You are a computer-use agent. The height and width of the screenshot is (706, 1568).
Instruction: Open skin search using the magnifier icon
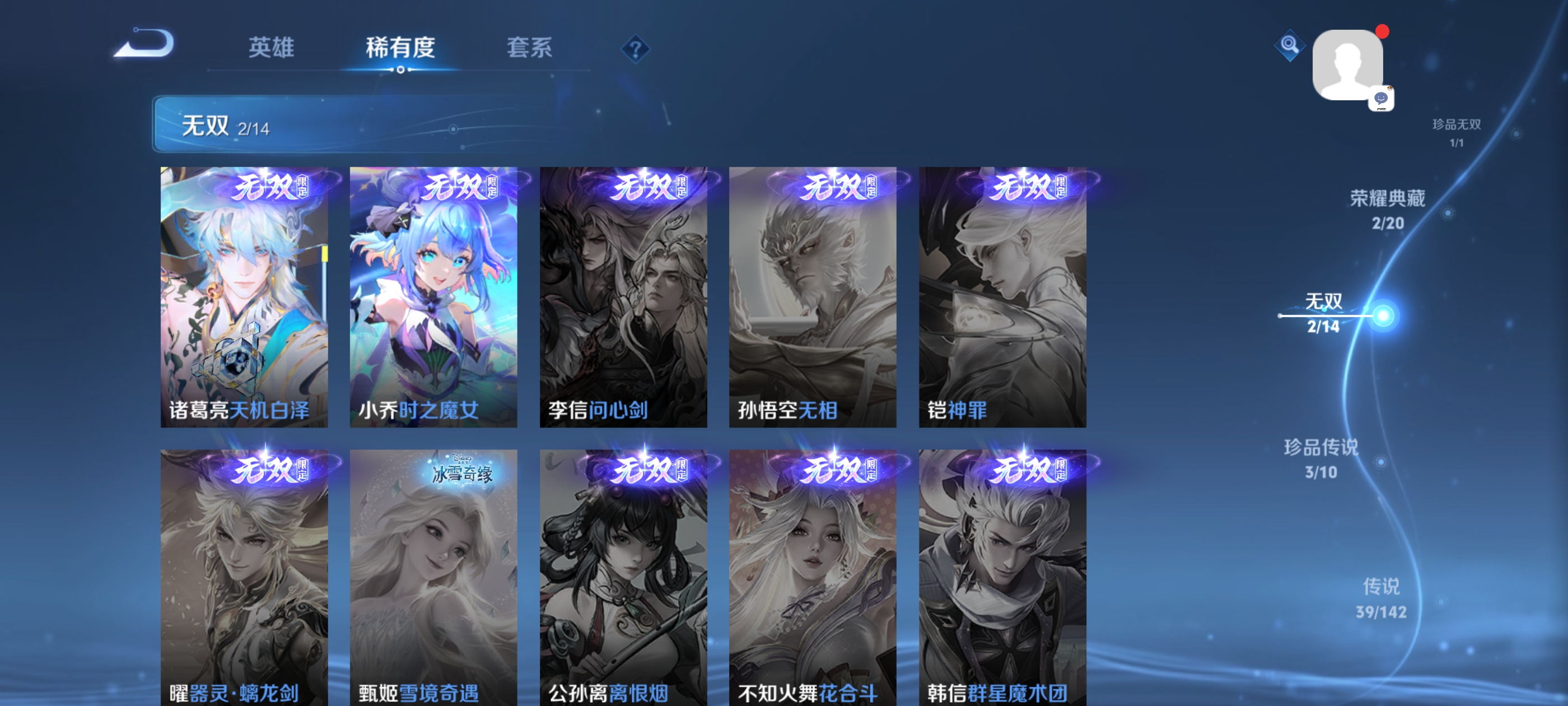1289,45
